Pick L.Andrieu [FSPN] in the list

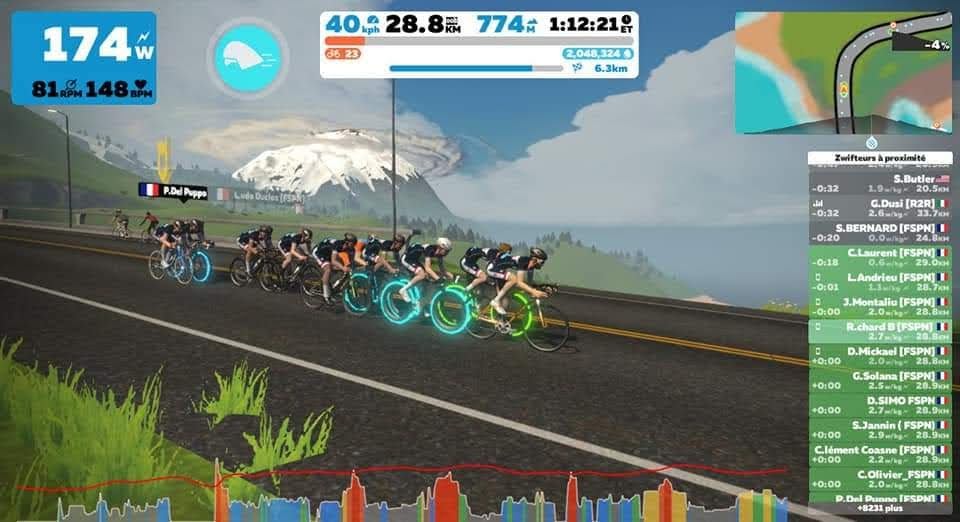point(879,281)
